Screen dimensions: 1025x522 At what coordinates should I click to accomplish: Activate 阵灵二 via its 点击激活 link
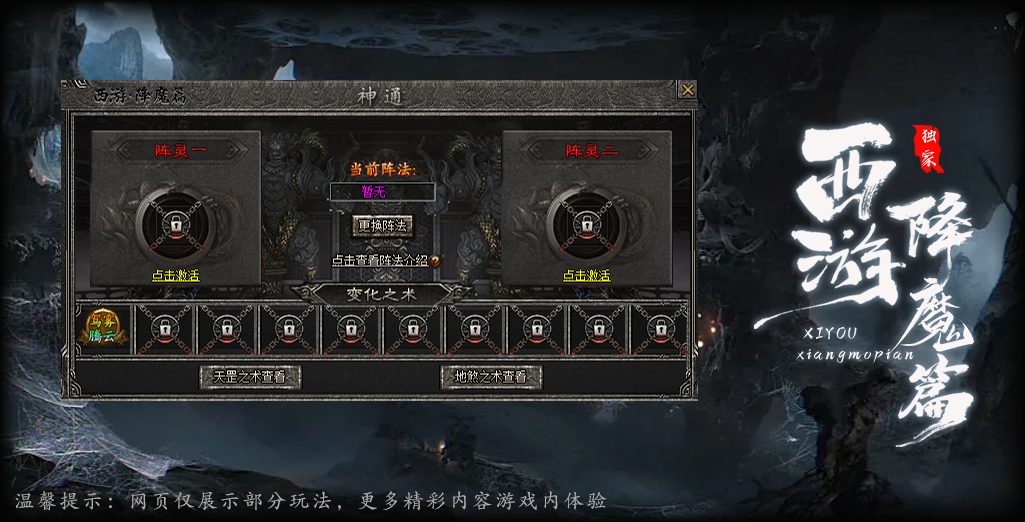click(x=587, y=275)
